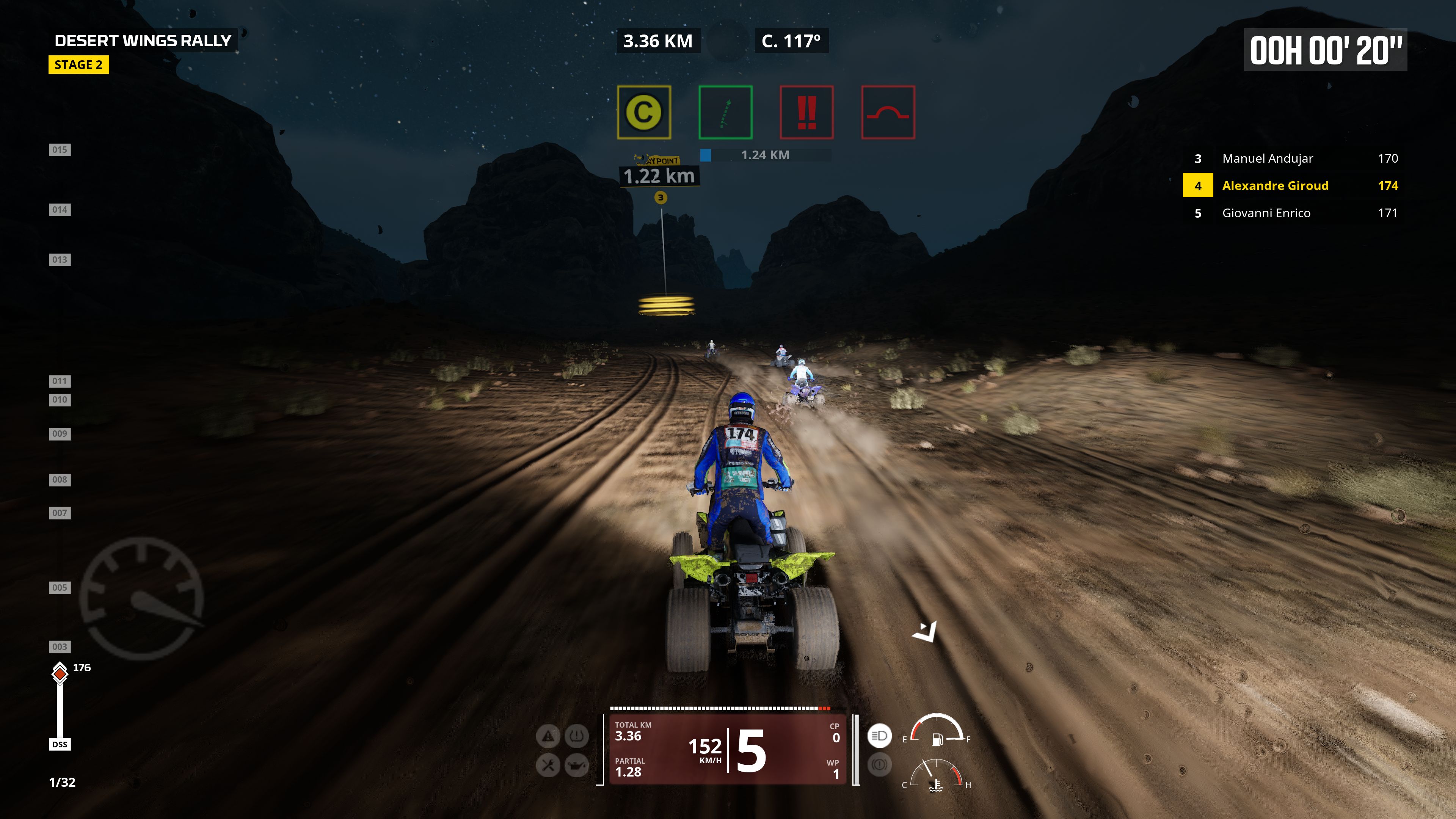Click the 015 marker on stage progress
Viewport: 1456px width, 819px height.
(60, 150)
